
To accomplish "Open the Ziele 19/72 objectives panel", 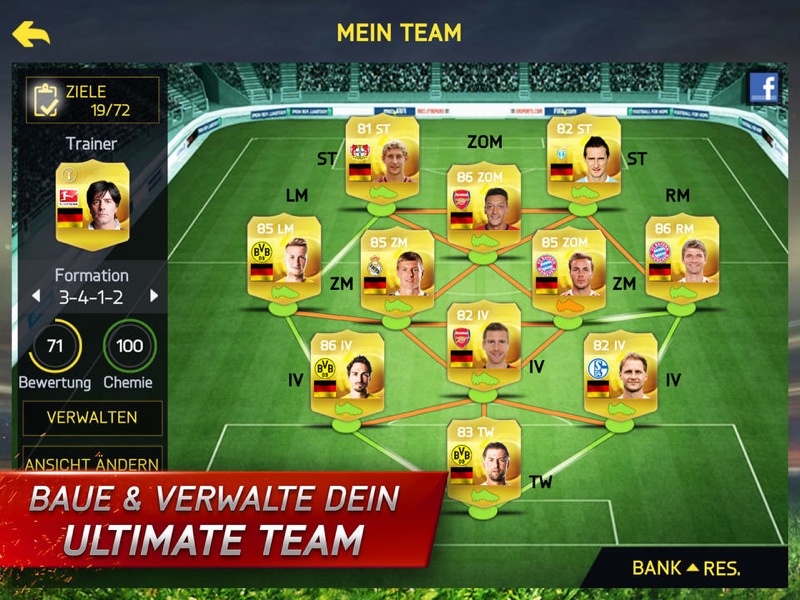I will (x=92, y=100).
